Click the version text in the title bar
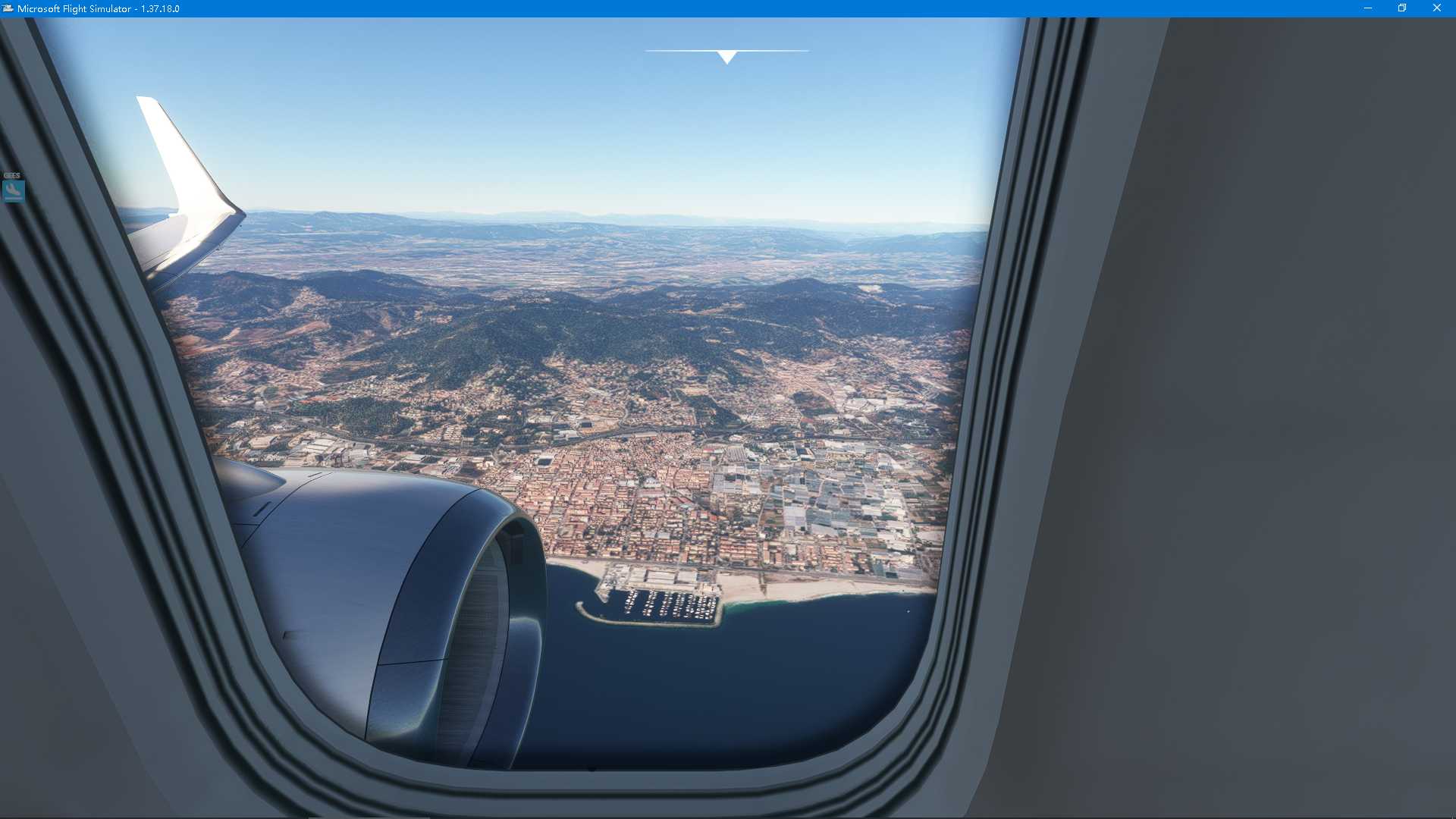This screenshot has height=819, width=1456. (x=159, y=8)
